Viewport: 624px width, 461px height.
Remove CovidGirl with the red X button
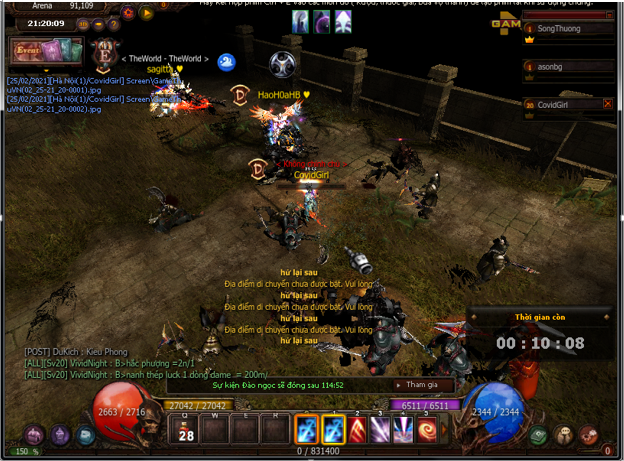(x=607, y=104)
